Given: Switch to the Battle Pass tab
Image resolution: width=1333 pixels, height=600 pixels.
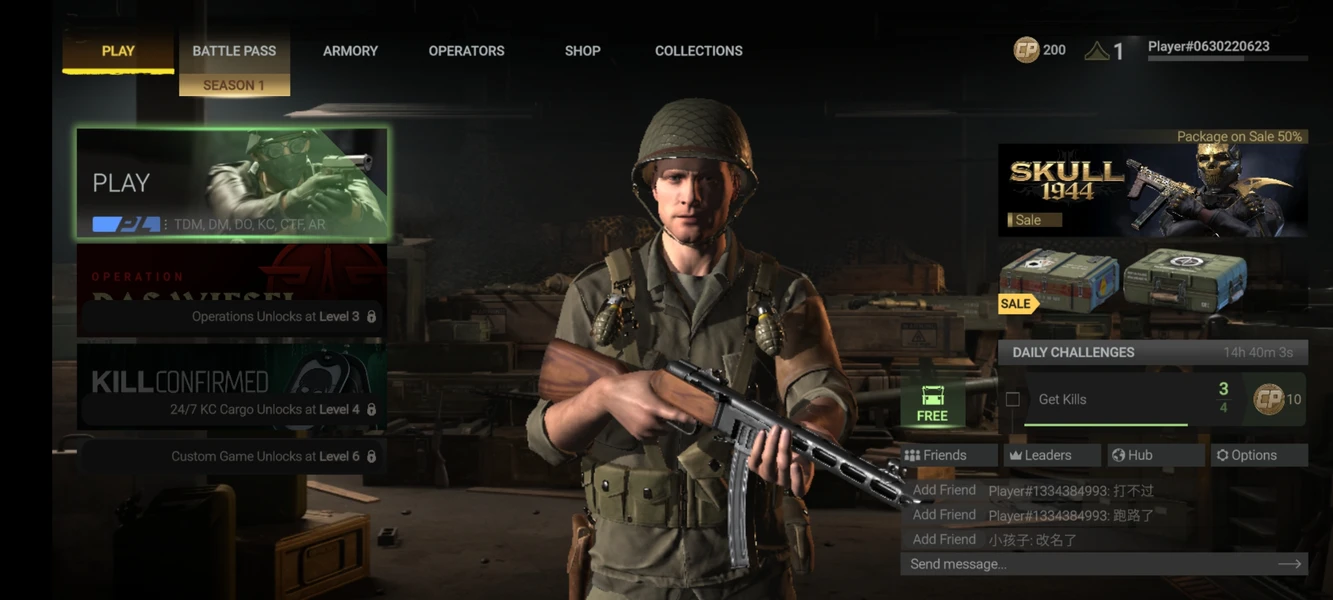Looking at the screenshot, I should tap(234, 51).
